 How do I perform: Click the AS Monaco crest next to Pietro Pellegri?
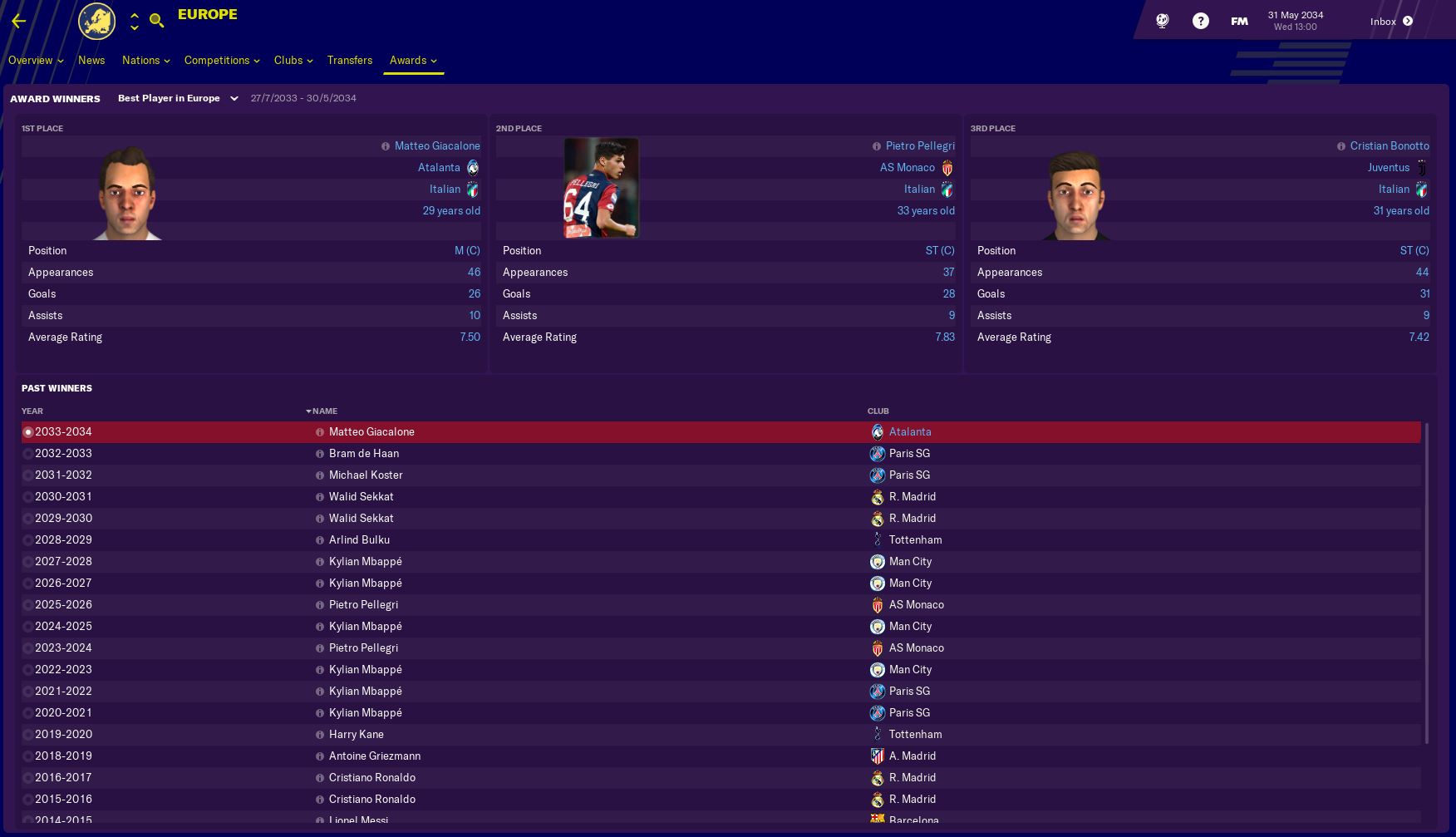pos(946,167)
